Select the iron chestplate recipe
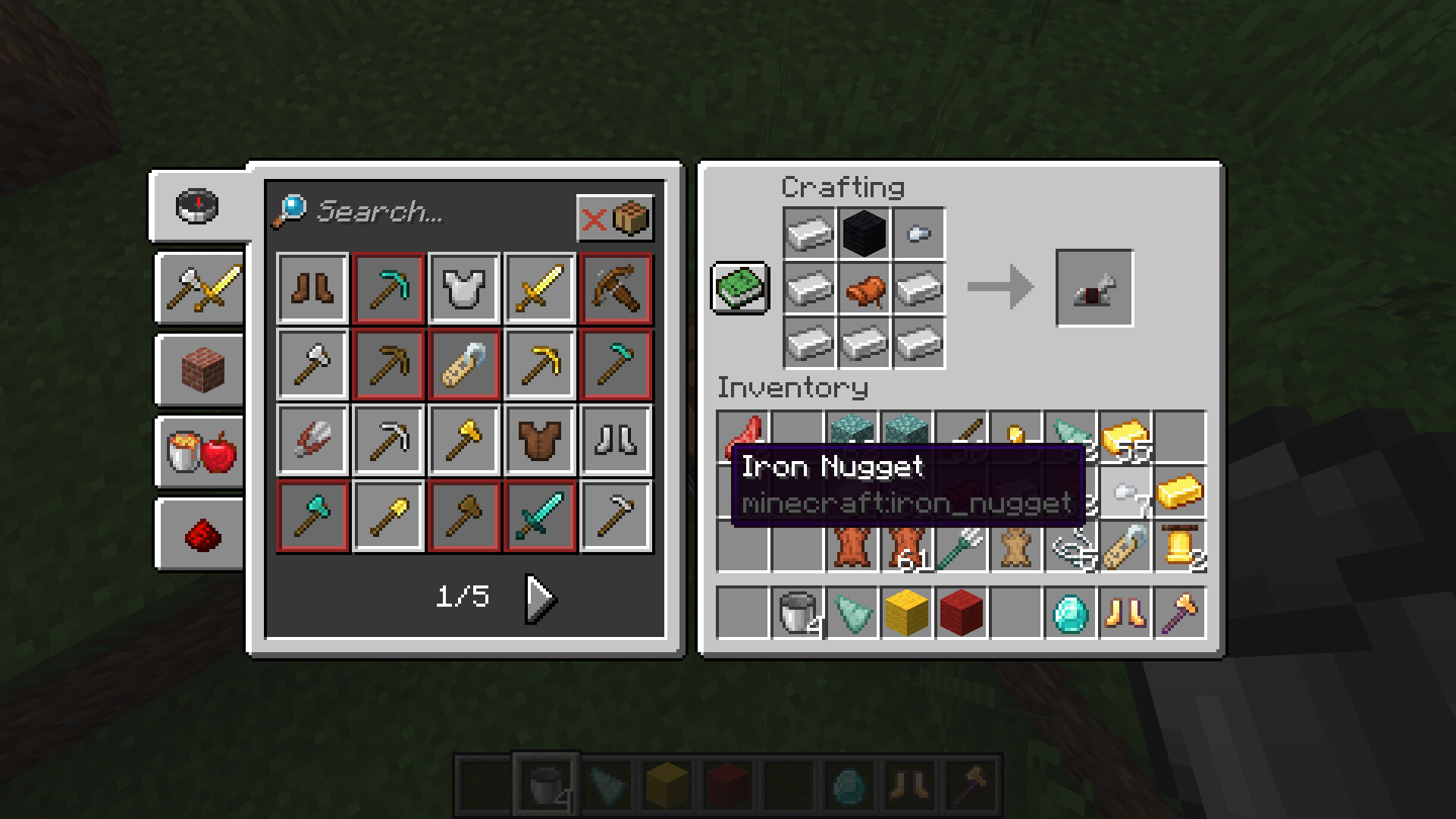This screenshot has height=819, width=1456. [x=464, y=288]
